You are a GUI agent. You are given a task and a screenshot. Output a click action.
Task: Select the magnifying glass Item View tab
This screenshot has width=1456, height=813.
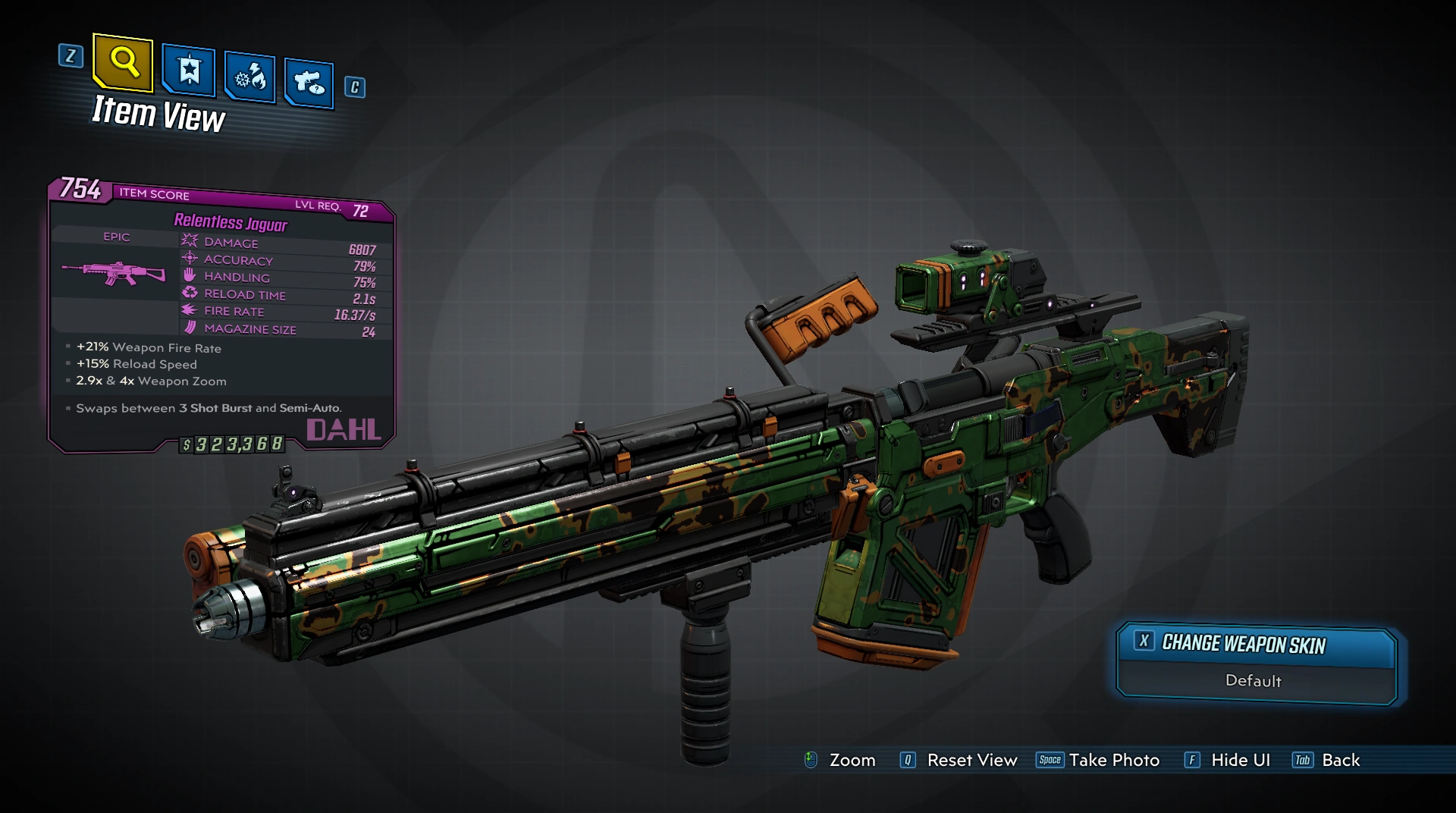pyautogui.click(x=123, y=61)
